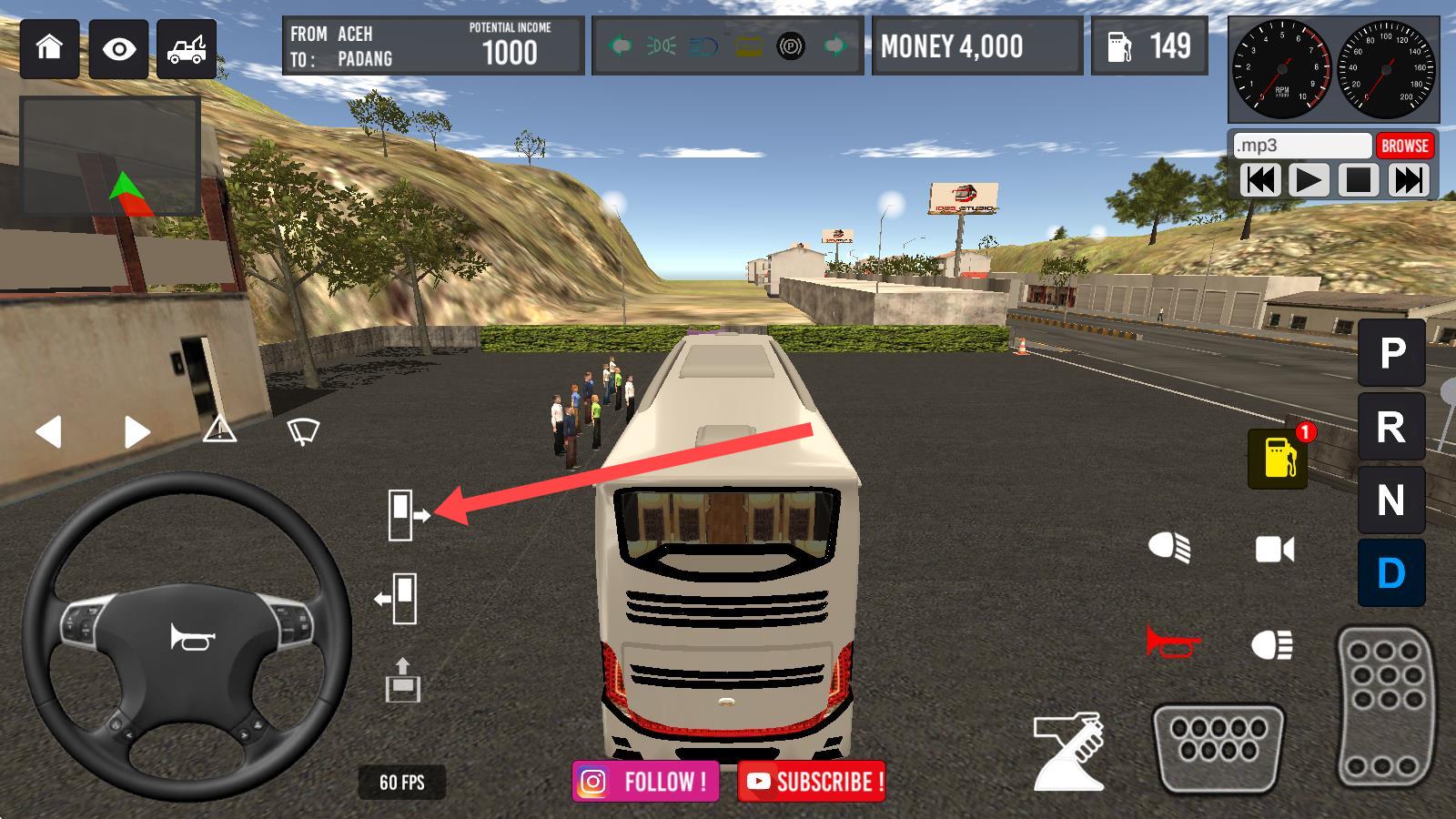Turn on hazard warning lights
This screenshot has width=1456, height=819.
click(219, 429)
